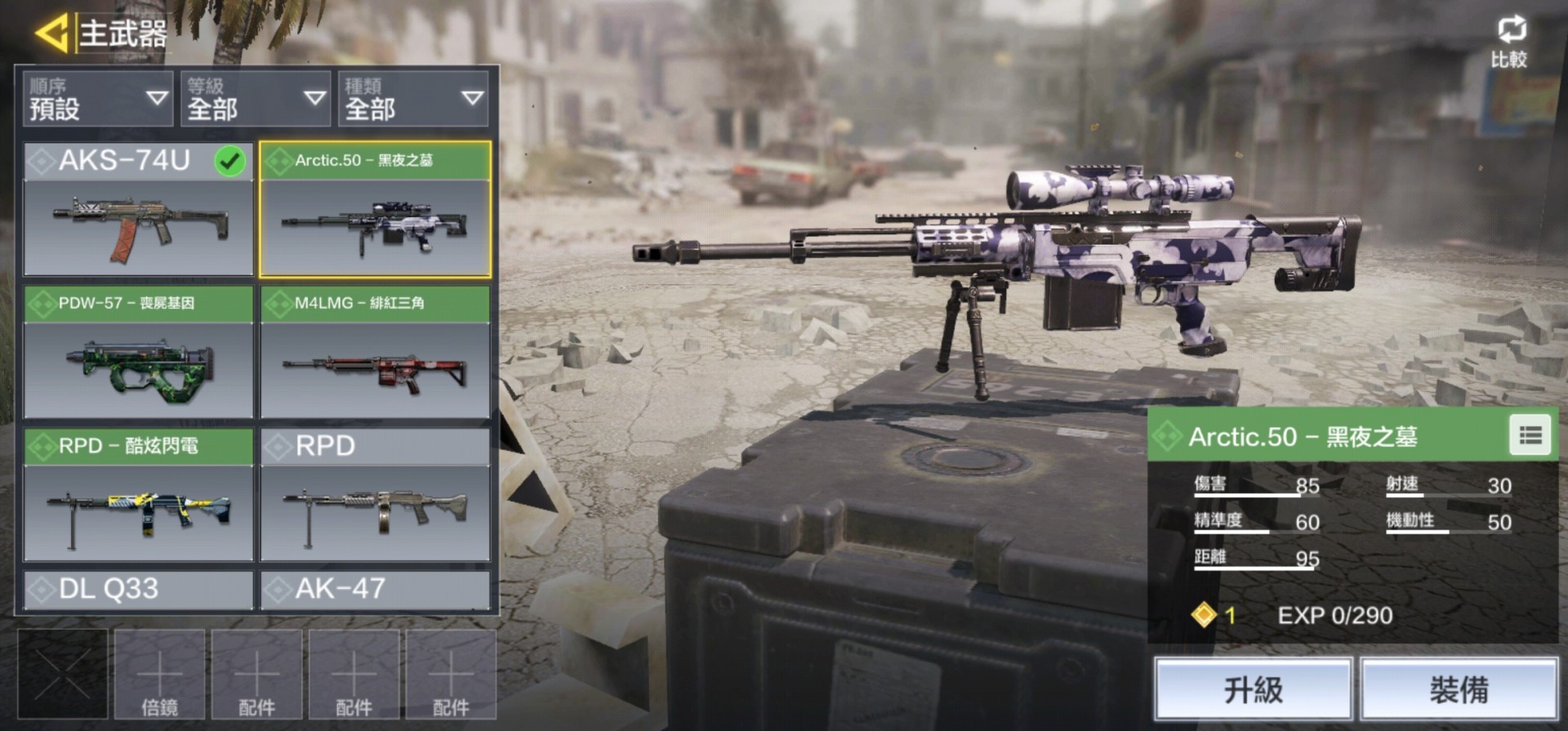Pick the RPD 酷炫閃電 skin tile

(x=138, y=495)
